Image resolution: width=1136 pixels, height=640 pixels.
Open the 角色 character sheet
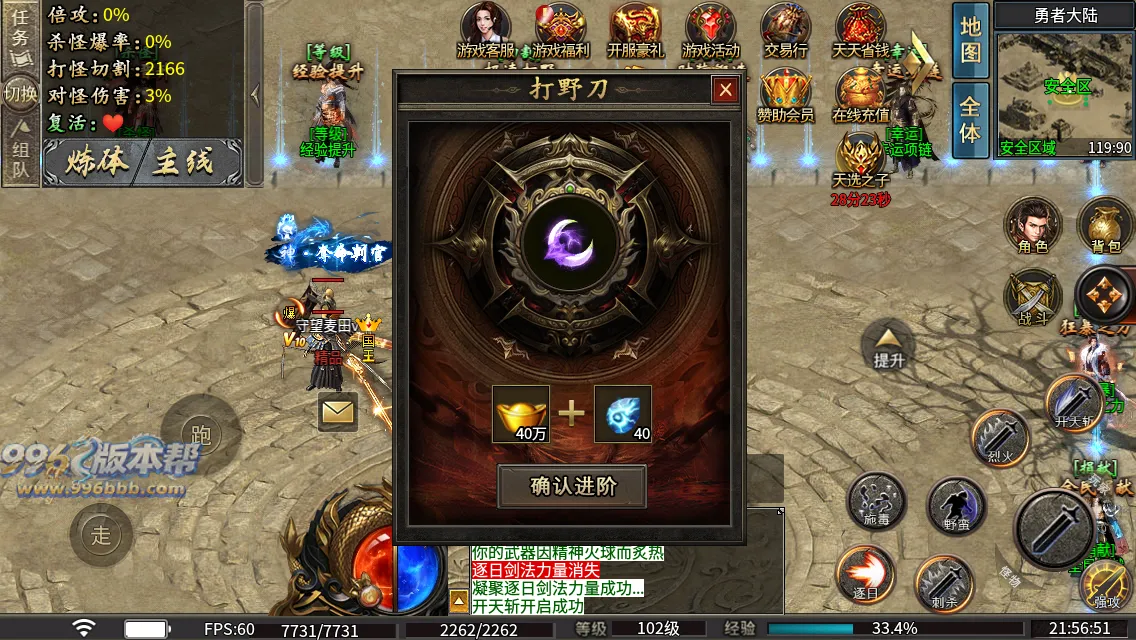[1033, 225]
